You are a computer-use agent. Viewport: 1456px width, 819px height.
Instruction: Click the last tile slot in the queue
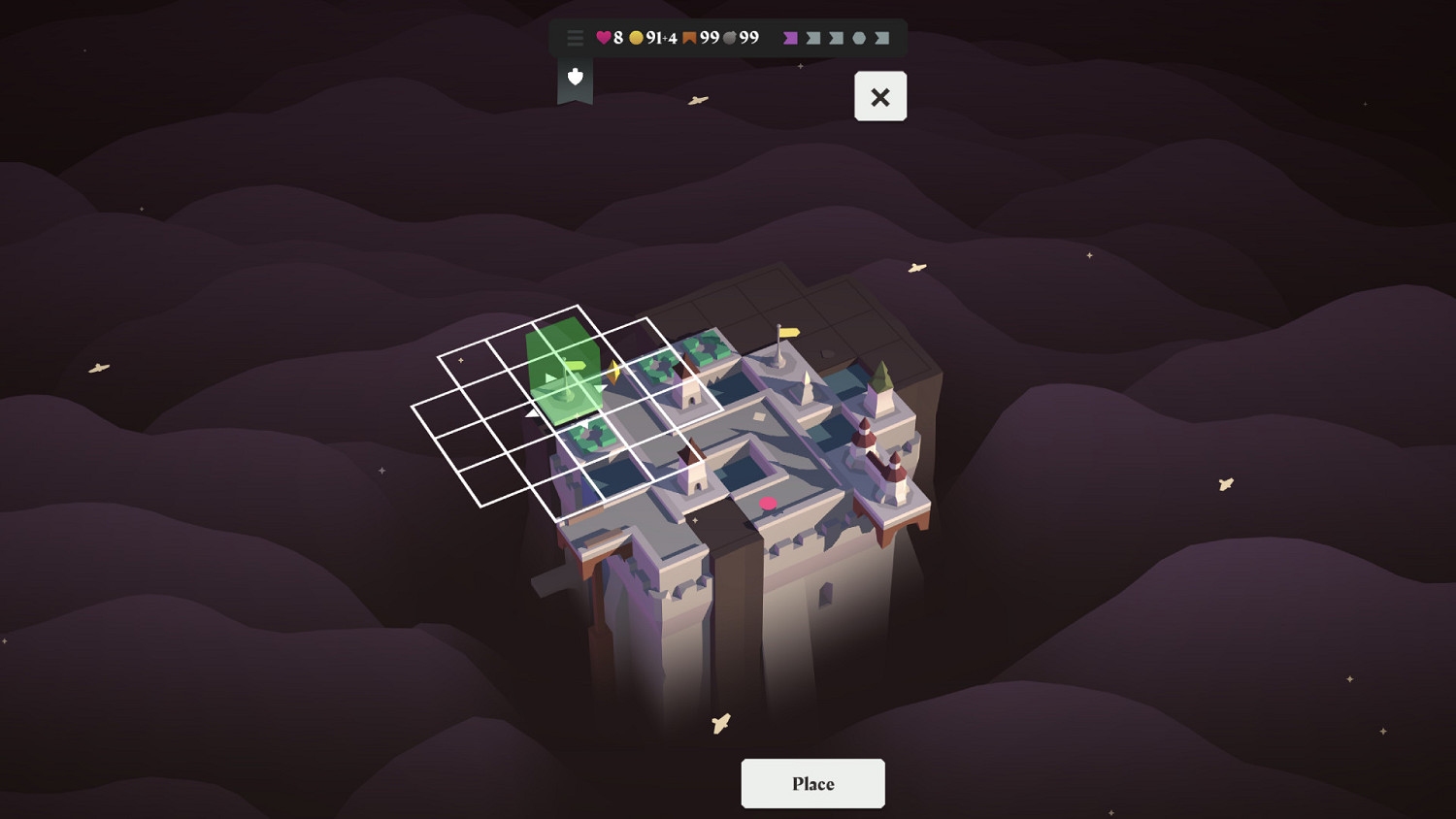(883, 38)
